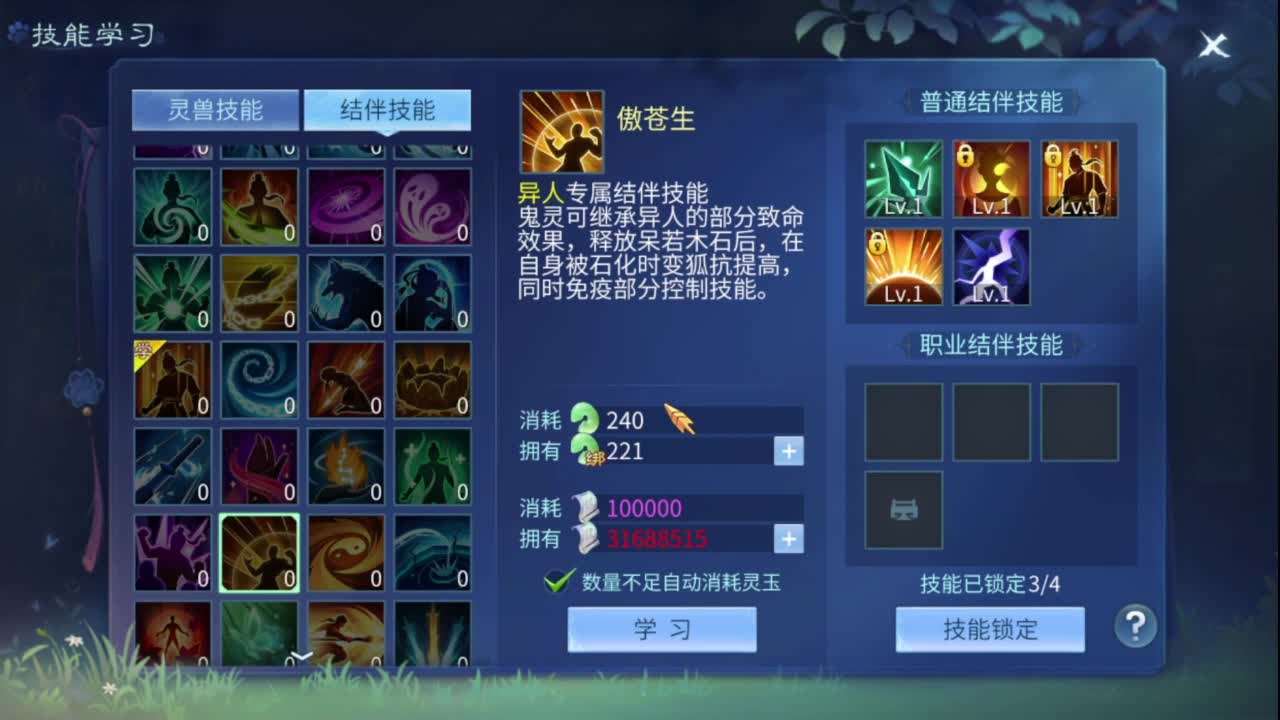Click the 傲苍生 skill portrait beside its name

pos(561,130)
